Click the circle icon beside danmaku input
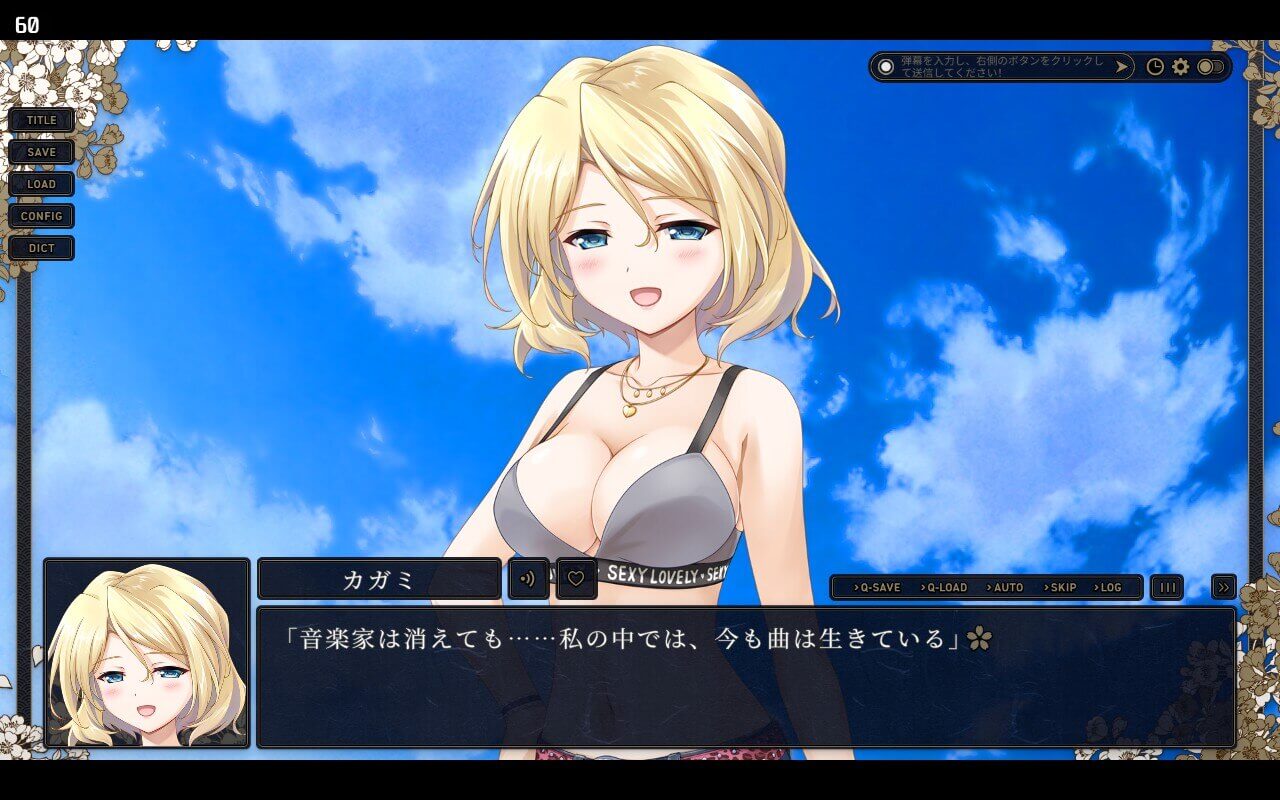The height and width of the screenshot is (800, 1280). tap(887, 67)
